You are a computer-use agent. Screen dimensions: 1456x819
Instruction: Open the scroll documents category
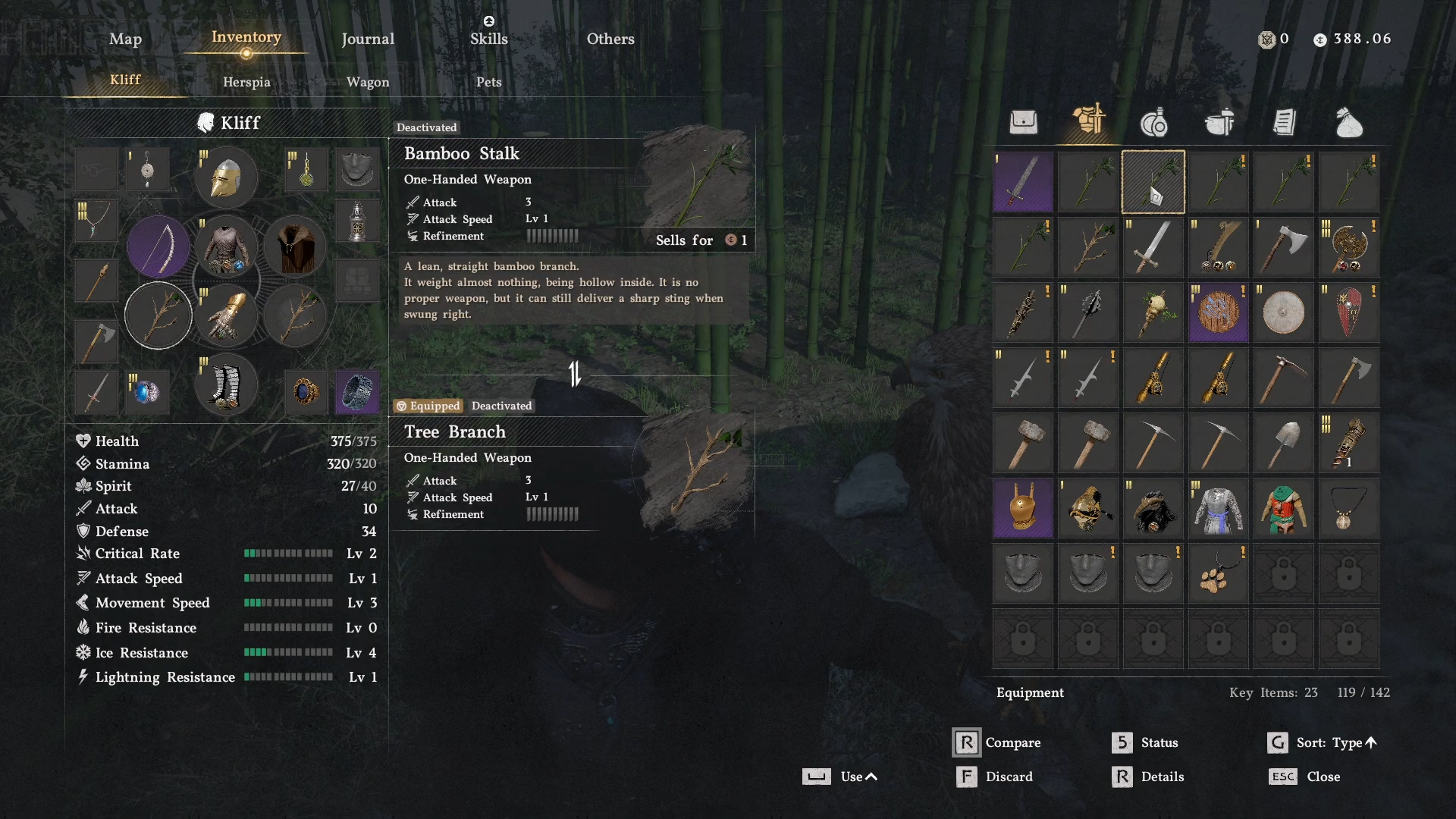pos(1284,122)
